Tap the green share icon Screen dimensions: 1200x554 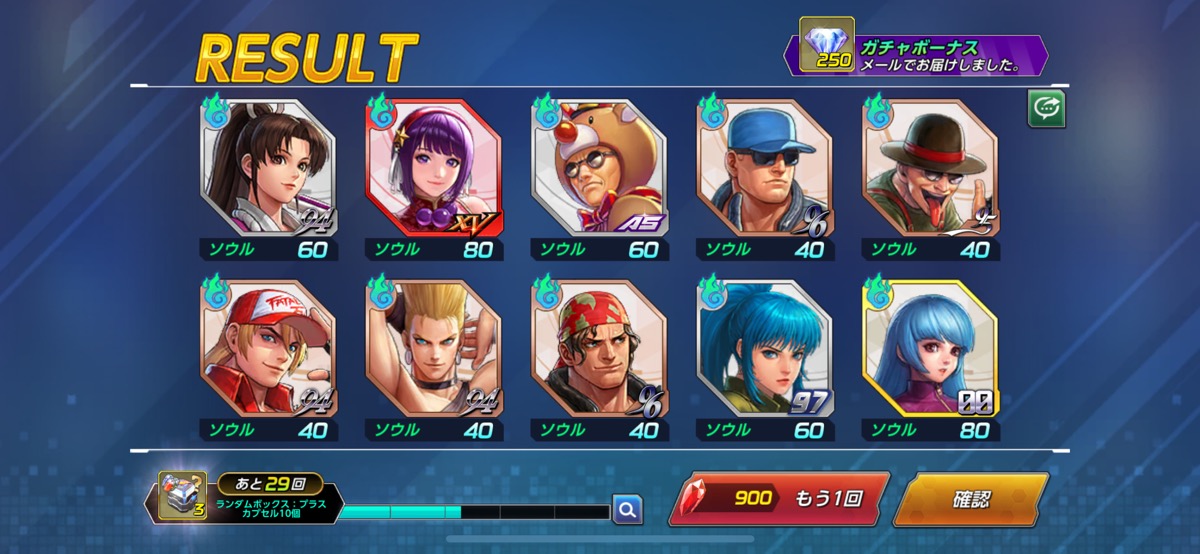1046,109
